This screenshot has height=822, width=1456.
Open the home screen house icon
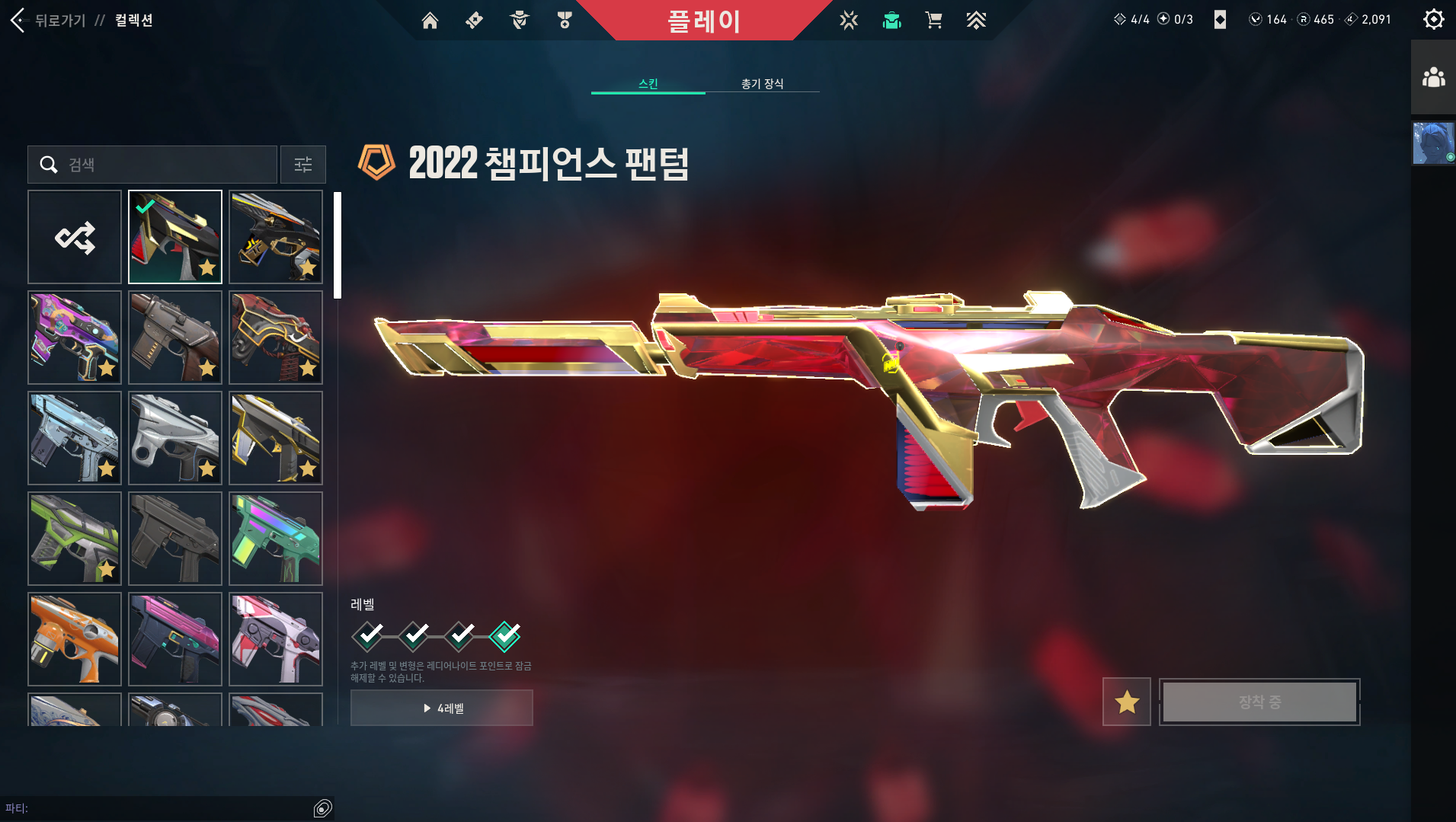[430, 21]
